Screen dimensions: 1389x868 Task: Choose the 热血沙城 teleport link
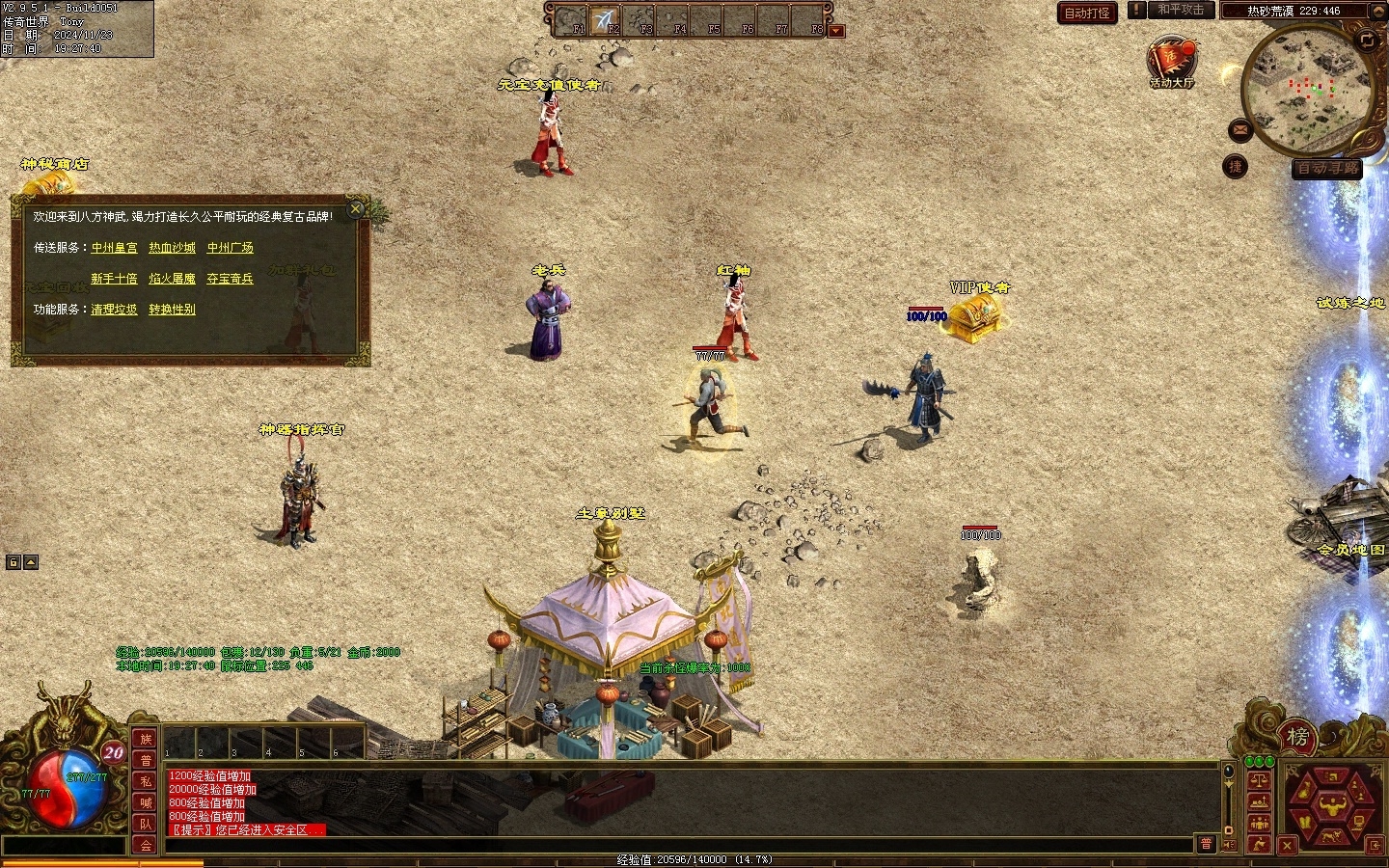(172, 248)
